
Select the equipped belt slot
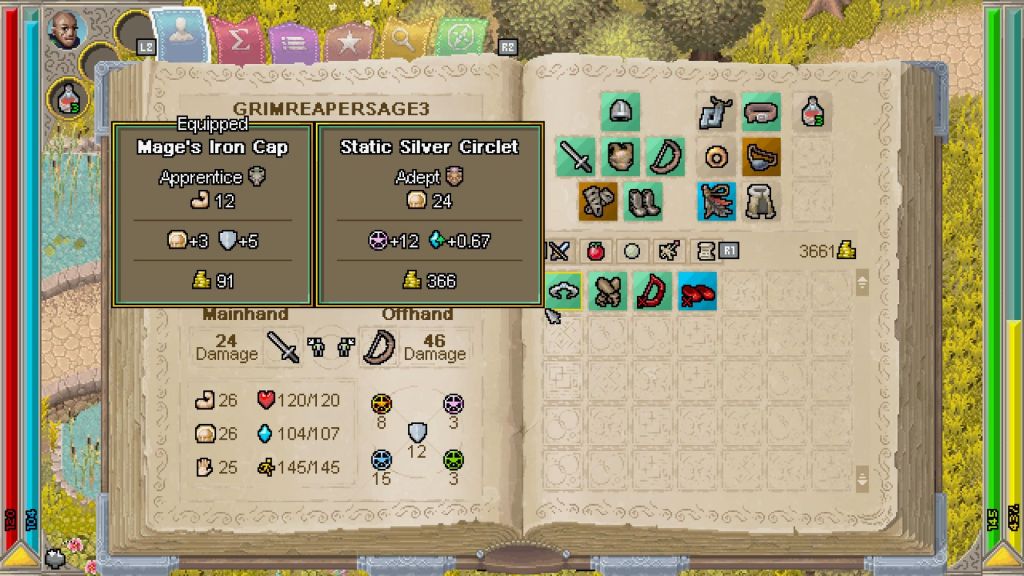[760, 112]
